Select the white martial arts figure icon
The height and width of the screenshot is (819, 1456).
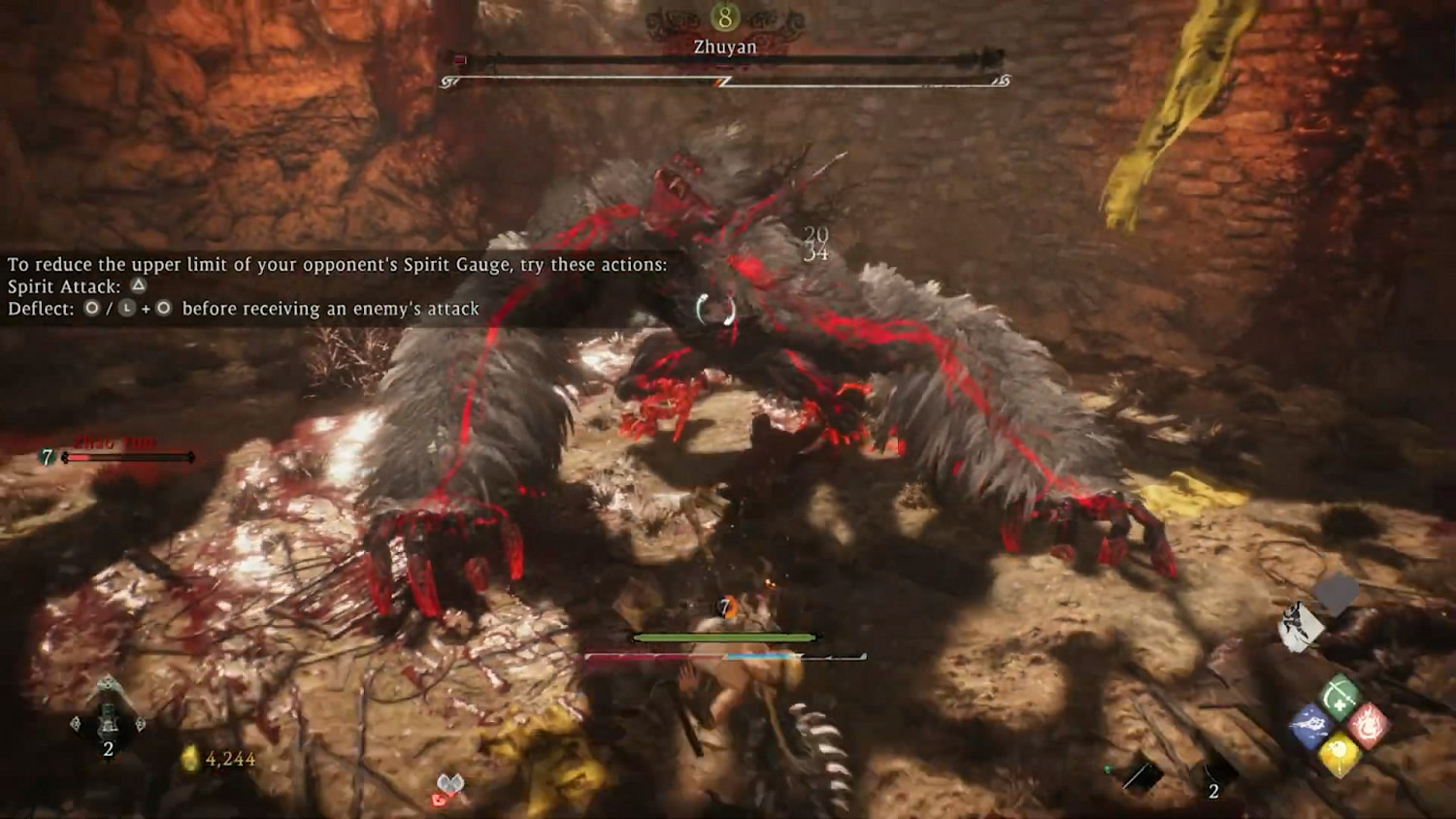(x=1300, y=626)
